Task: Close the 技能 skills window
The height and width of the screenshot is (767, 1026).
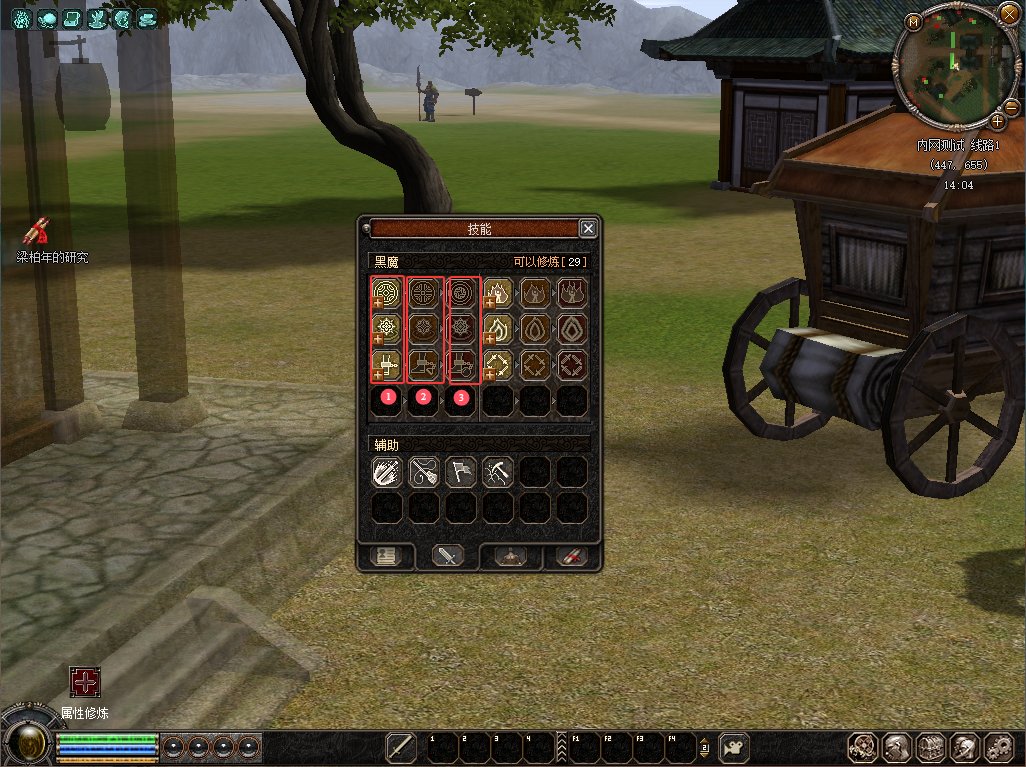Action: (588, 228)
